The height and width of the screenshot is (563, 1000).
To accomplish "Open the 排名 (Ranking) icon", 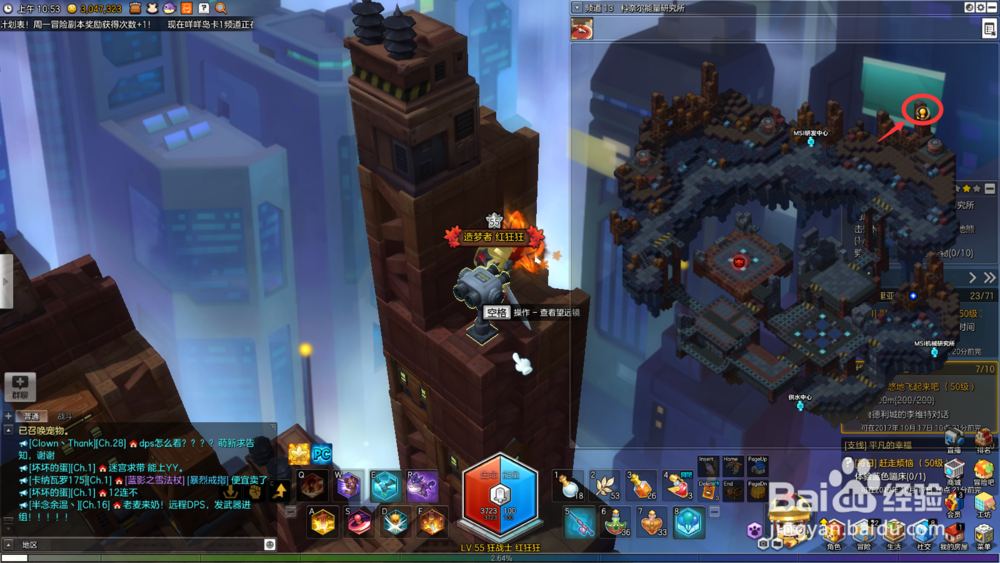I will tap(984, 438).
